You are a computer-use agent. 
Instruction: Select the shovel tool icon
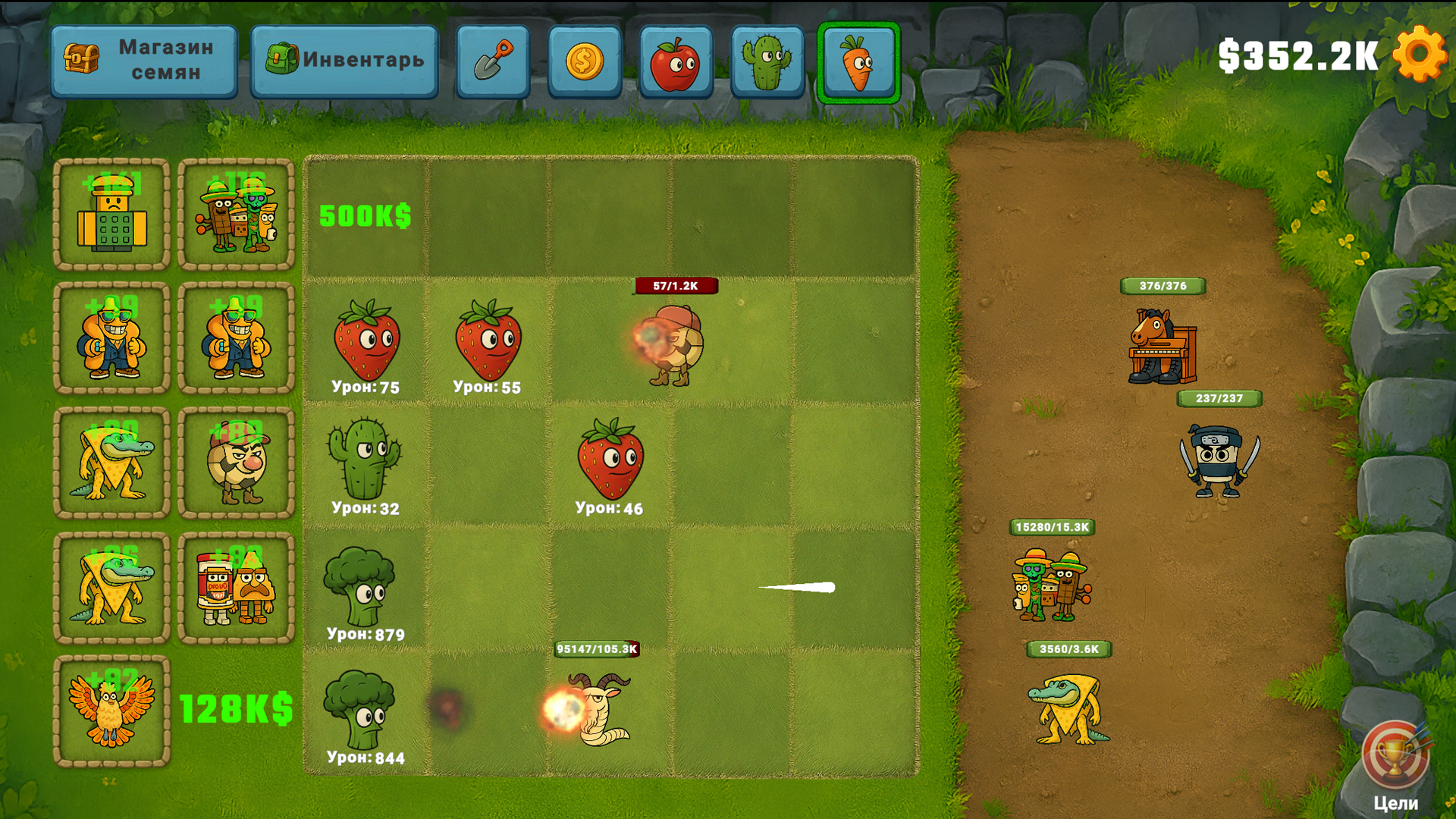pos(493,61)
